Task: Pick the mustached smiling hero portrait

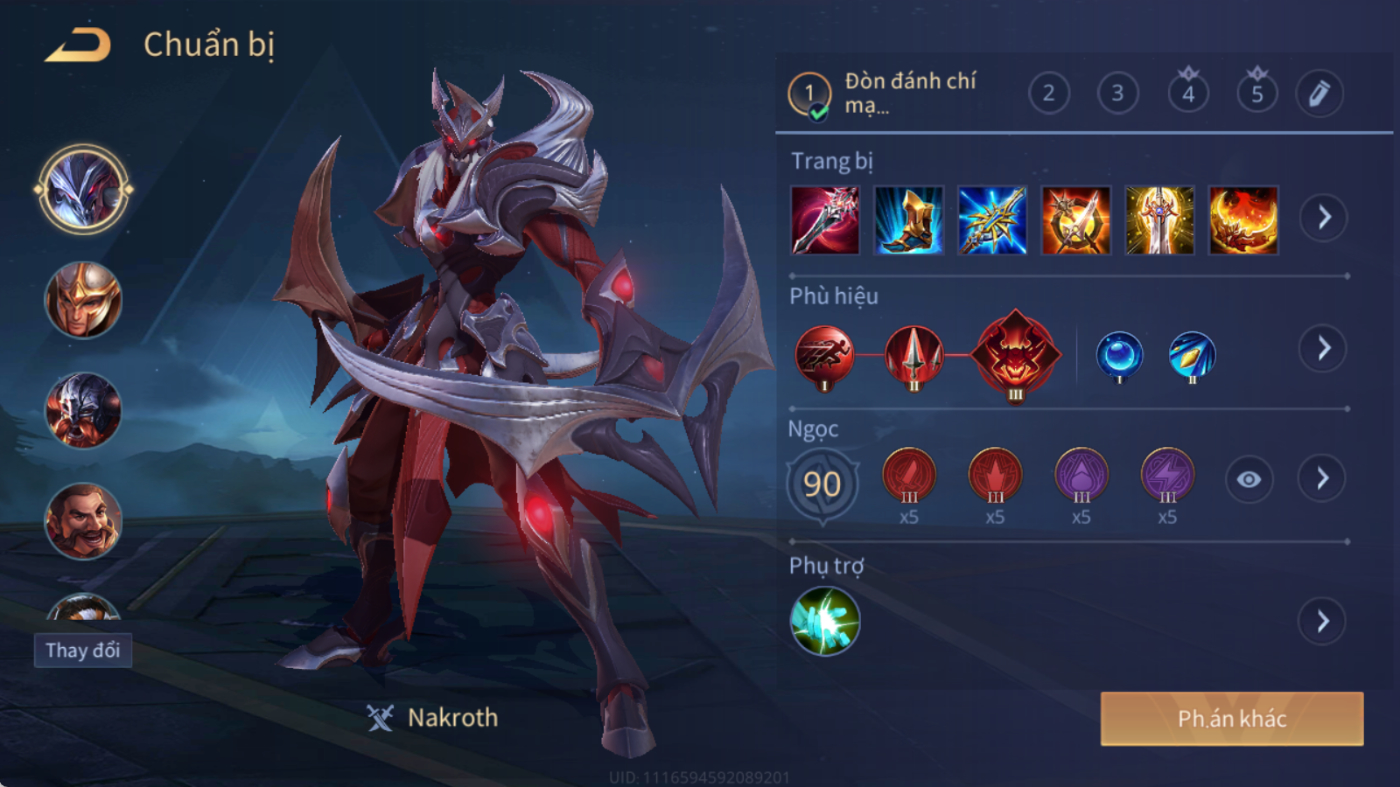Action: [x=83, y=520]
